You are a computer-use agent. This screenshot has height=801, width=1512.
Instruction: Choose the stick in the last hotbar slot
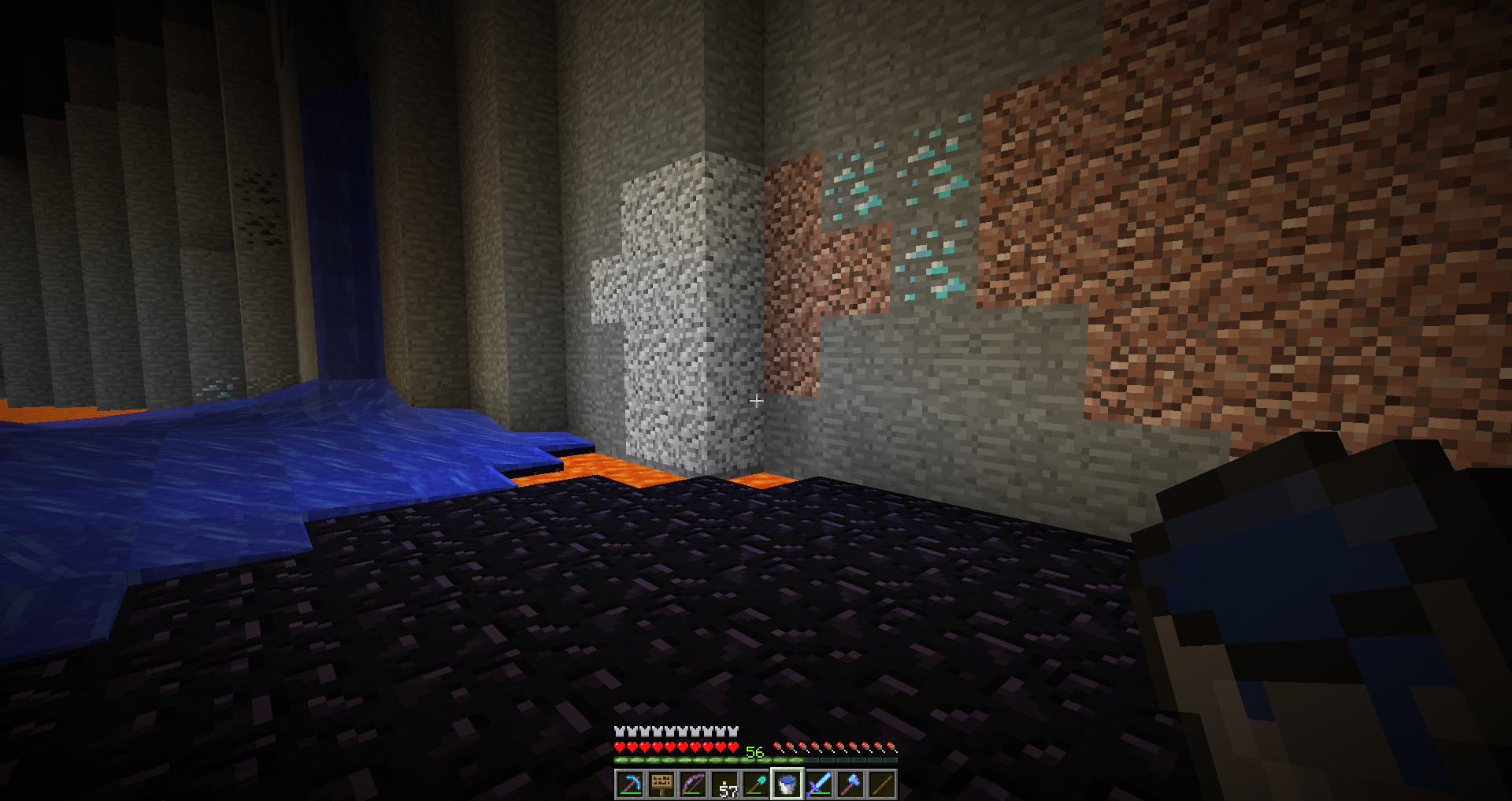pyautogui.click(x=882, y=784)
